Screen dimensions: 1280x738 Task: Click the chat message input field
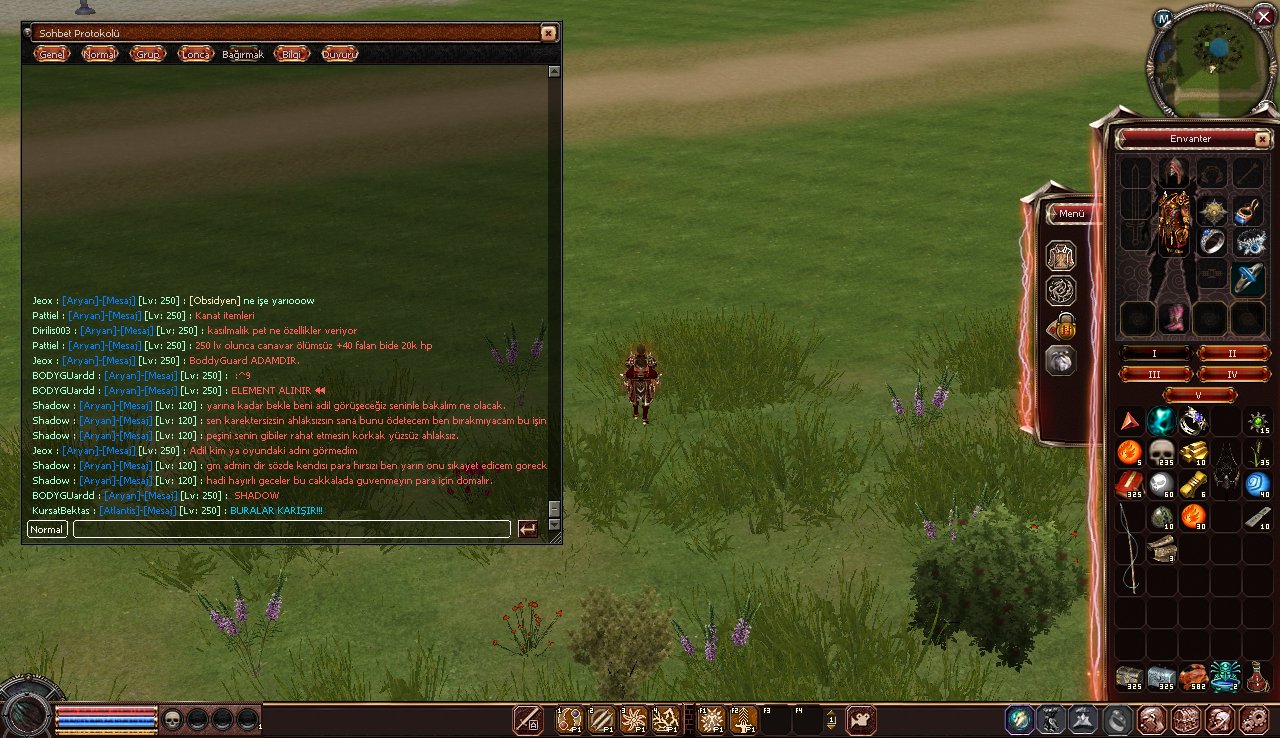(x=291, y=529)
